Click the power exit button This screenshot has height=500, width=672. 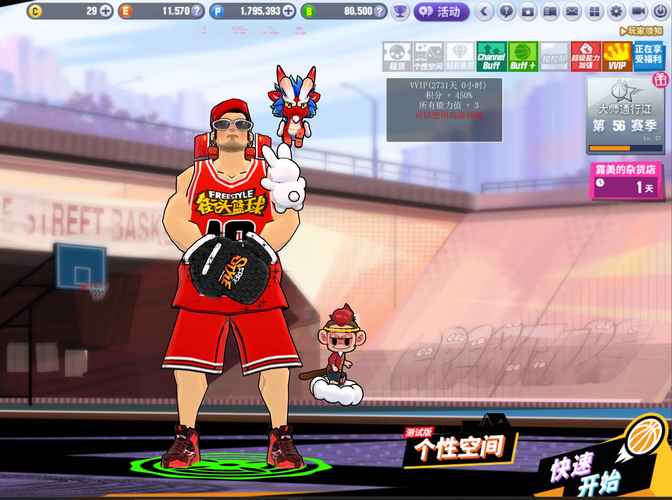[660, 12]
